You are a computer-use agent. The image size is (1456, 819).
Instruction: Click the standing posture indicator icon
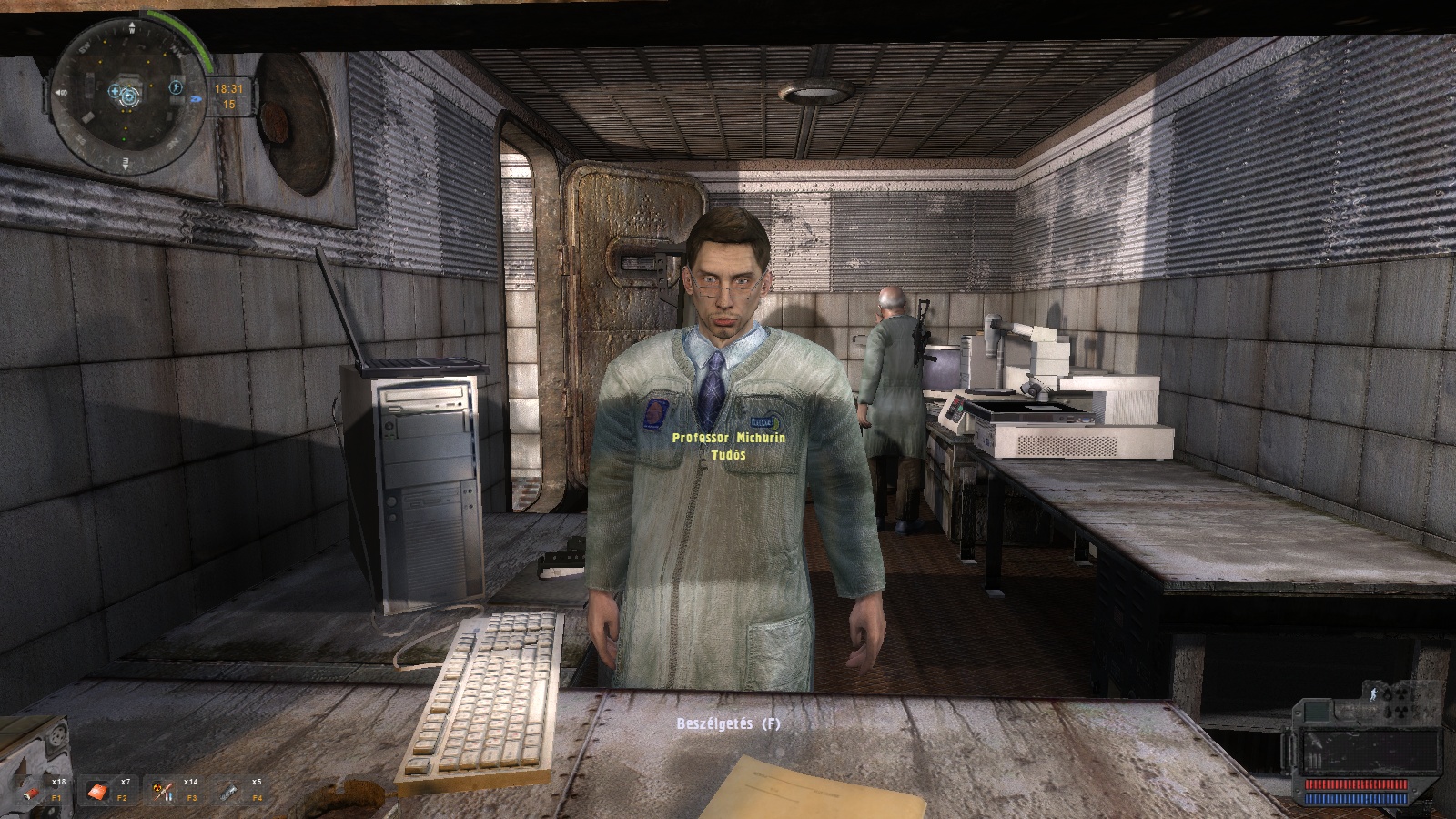(x=1373, y=695)
